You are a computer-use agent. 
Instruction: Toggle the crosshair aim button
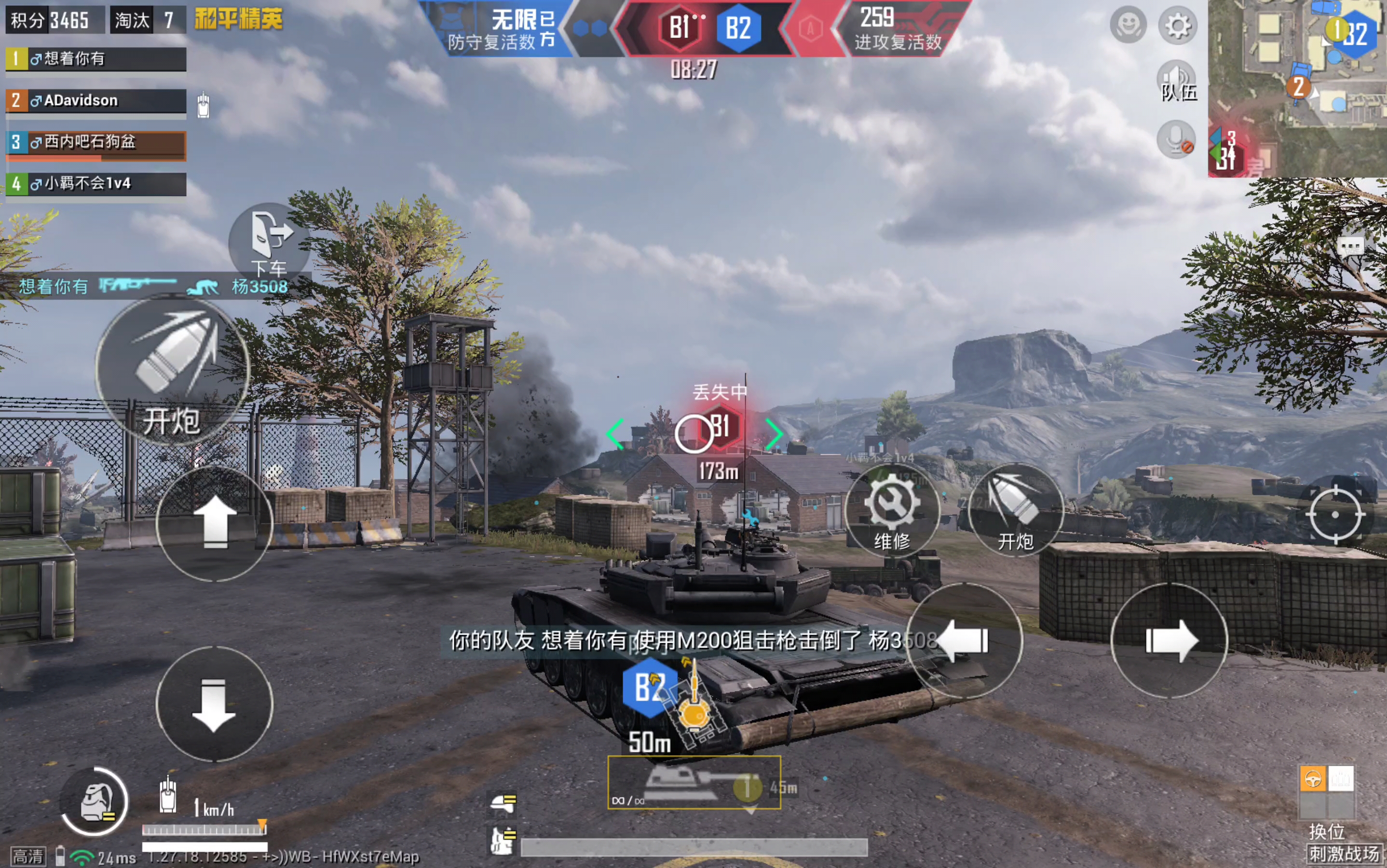(x=1335, y=515)
